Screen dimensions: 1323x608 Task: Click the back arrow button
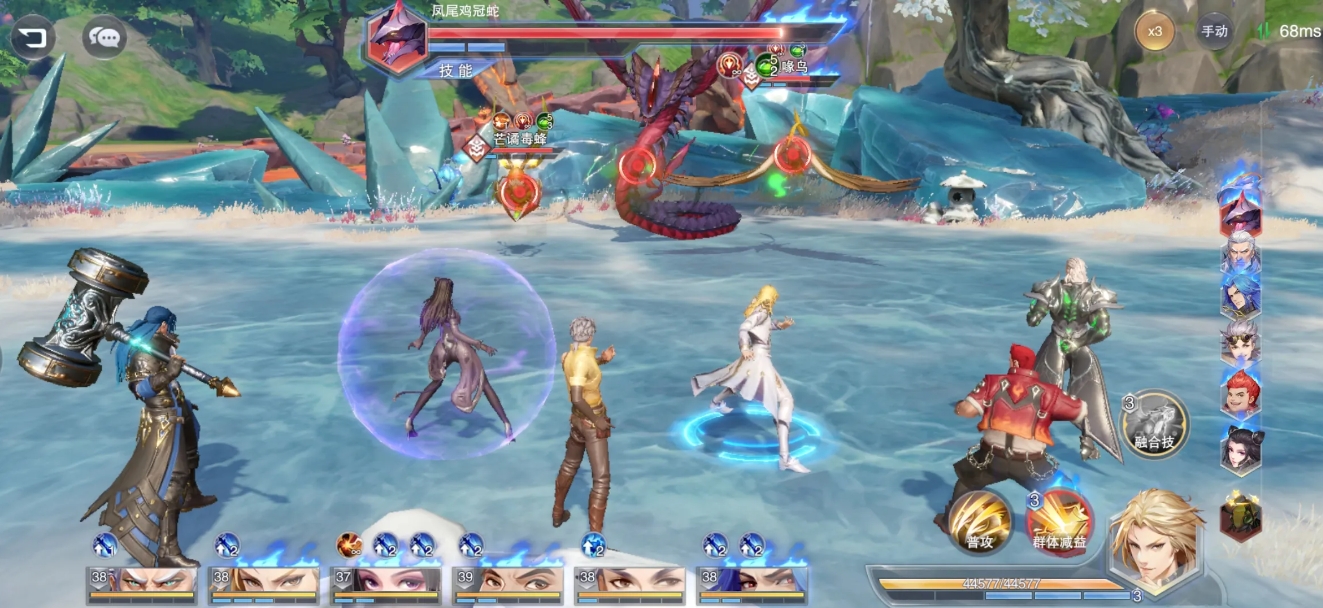pos(33,38)
